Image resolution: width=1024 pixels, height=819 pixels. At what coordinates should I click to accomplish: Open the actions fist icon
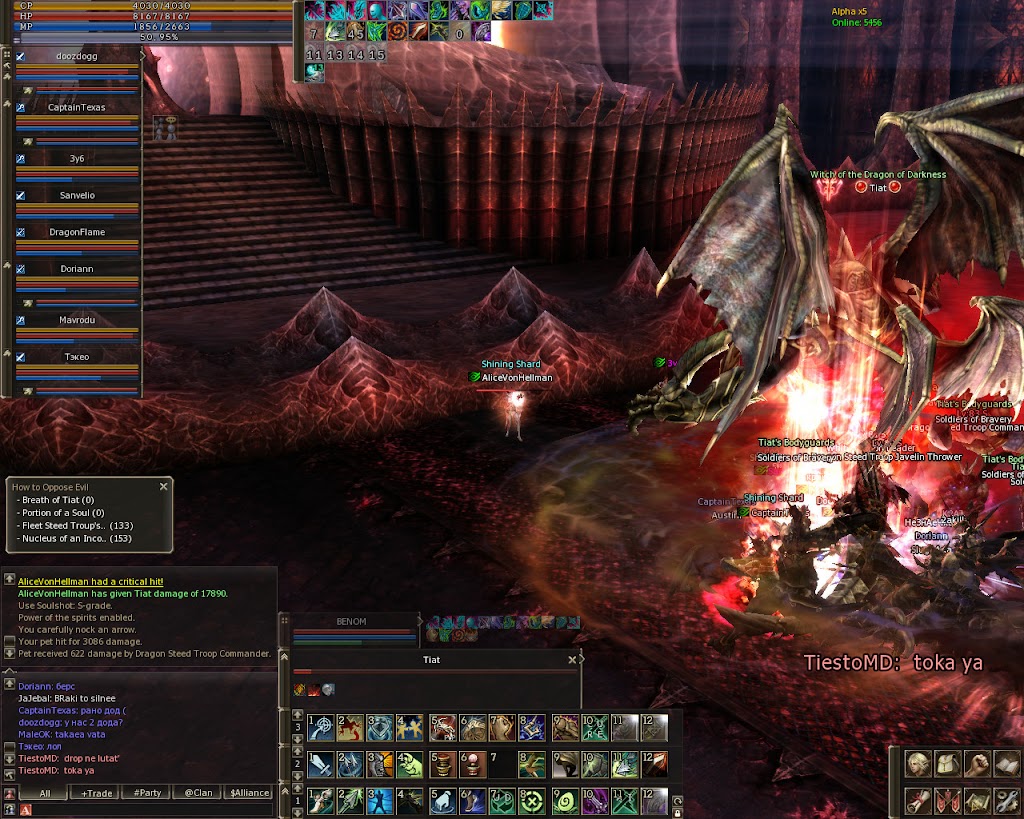(x=977, y=765)
